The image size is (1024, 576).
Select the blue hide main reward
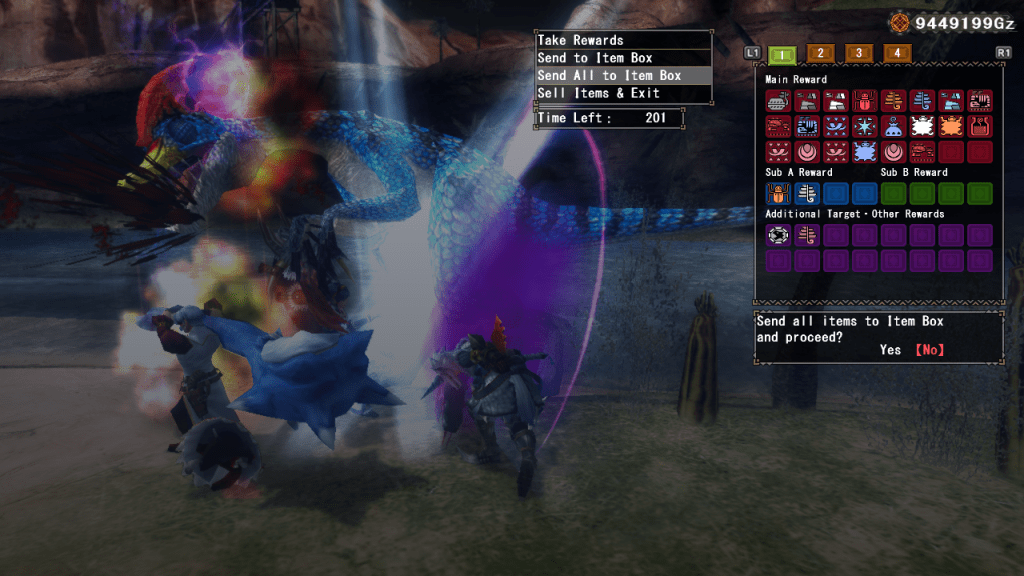coord(865,152)
